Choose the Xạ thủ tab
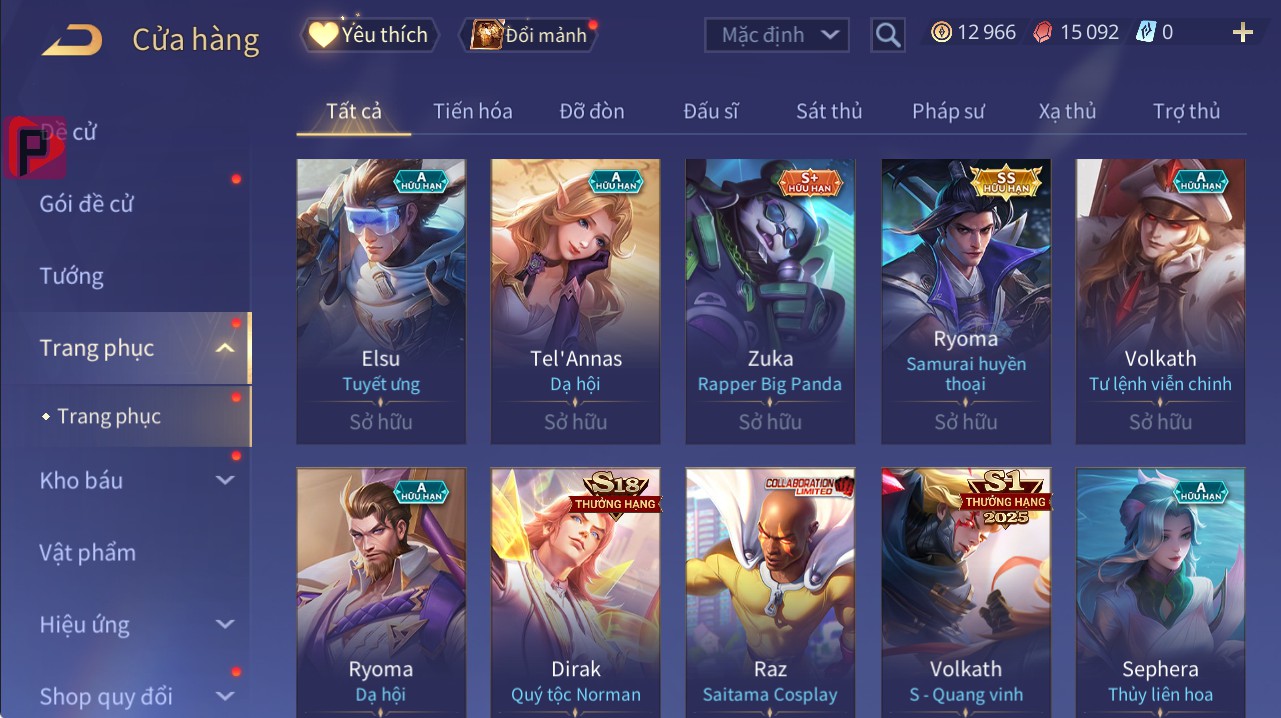 [1067, 111]
